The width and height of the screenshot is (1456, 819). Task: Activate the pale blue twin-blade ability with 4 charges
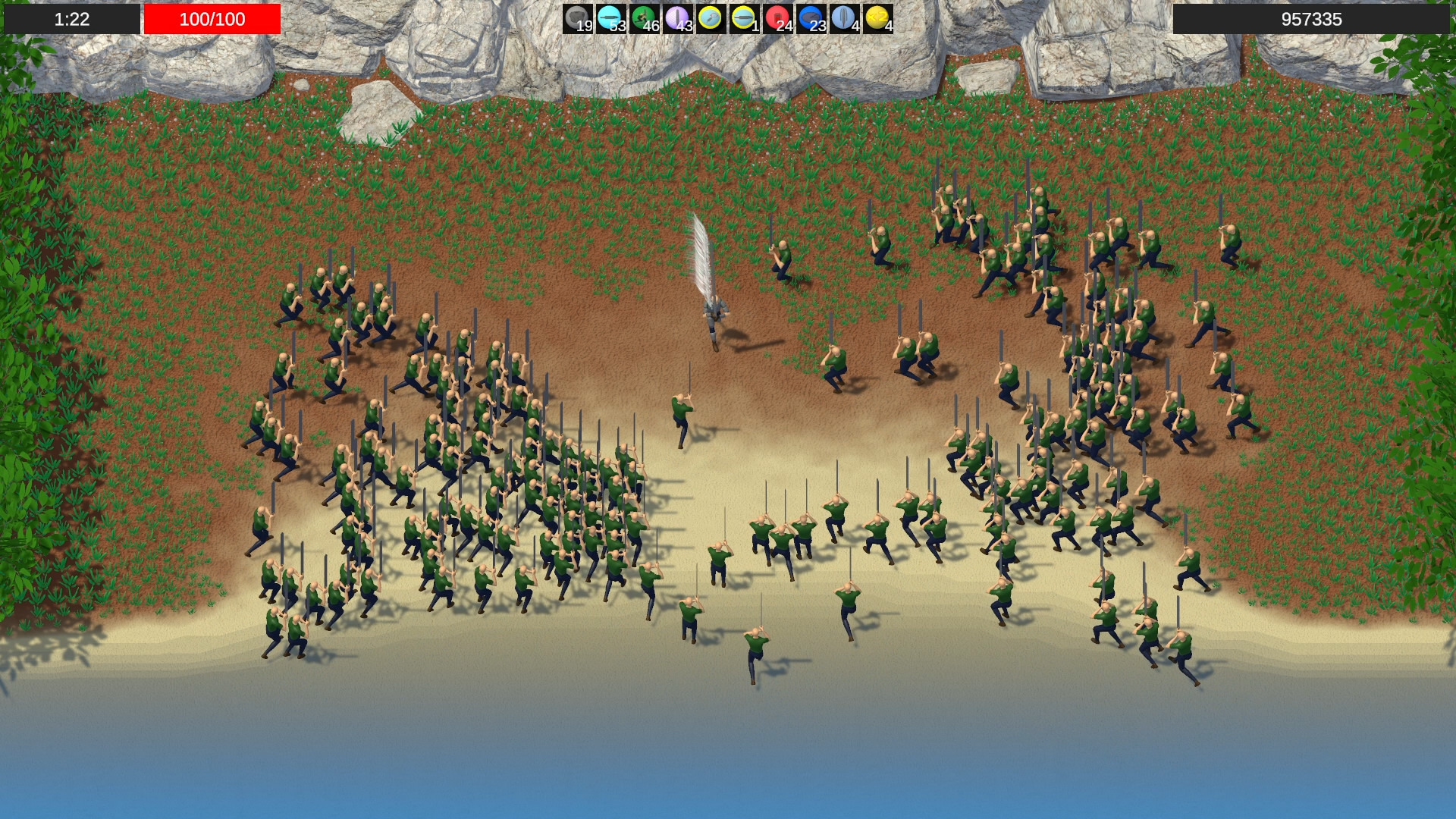tap(842, 17)
